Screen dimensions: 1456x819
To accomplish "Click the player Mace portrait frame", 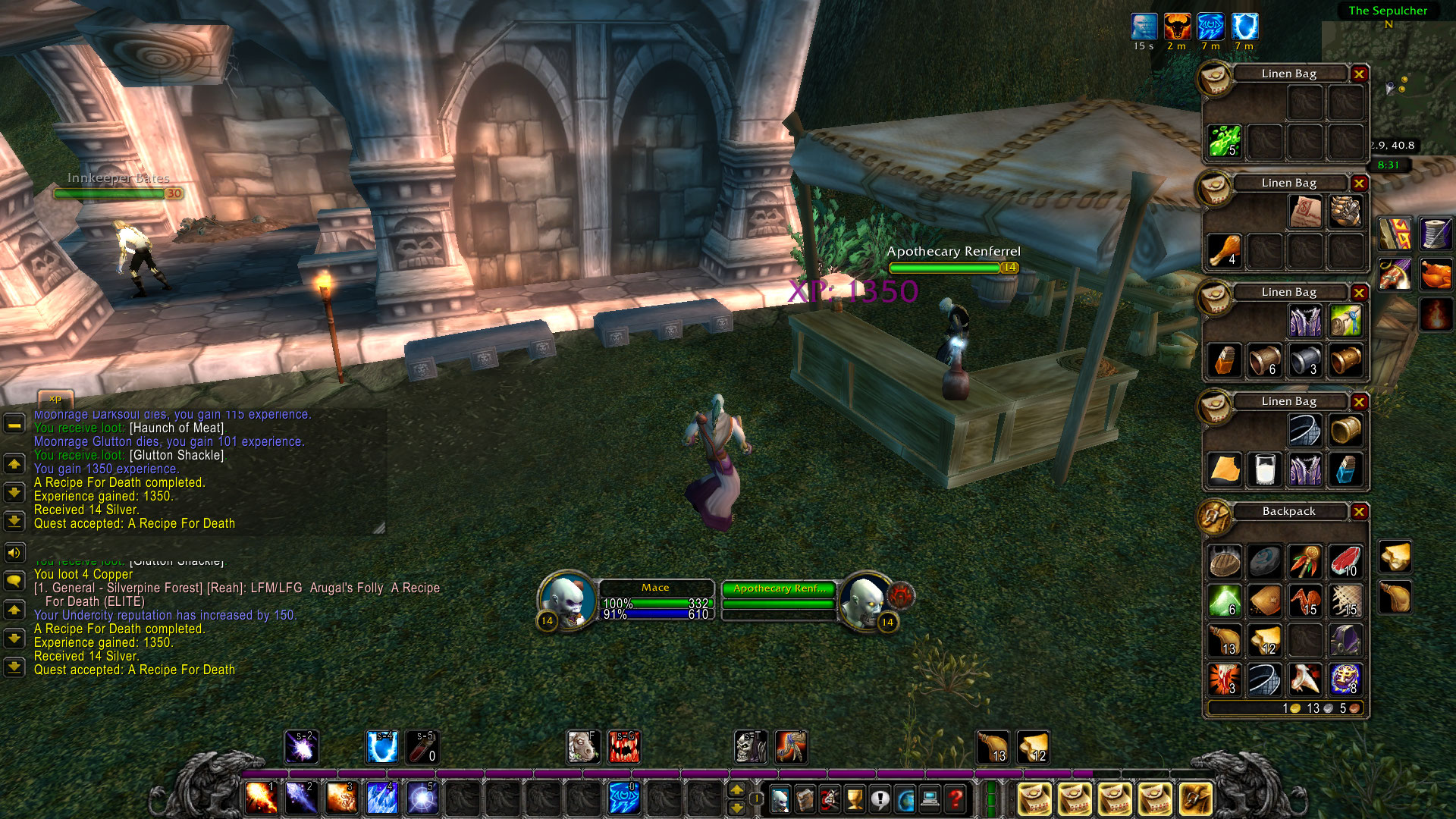I will (x=566, y=599).
